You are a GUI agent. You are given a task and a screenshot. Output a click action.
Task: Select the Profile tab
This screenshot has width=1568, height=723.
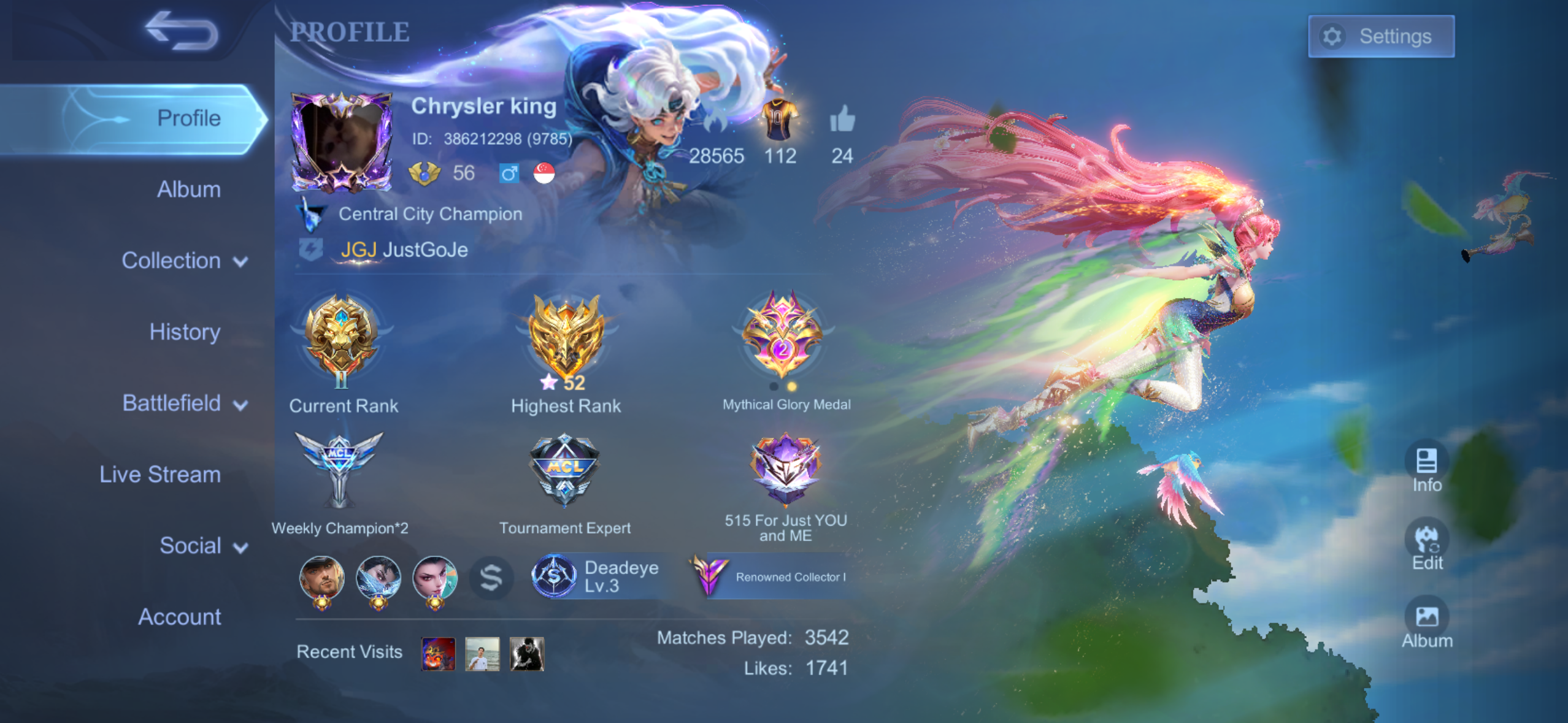188,118
